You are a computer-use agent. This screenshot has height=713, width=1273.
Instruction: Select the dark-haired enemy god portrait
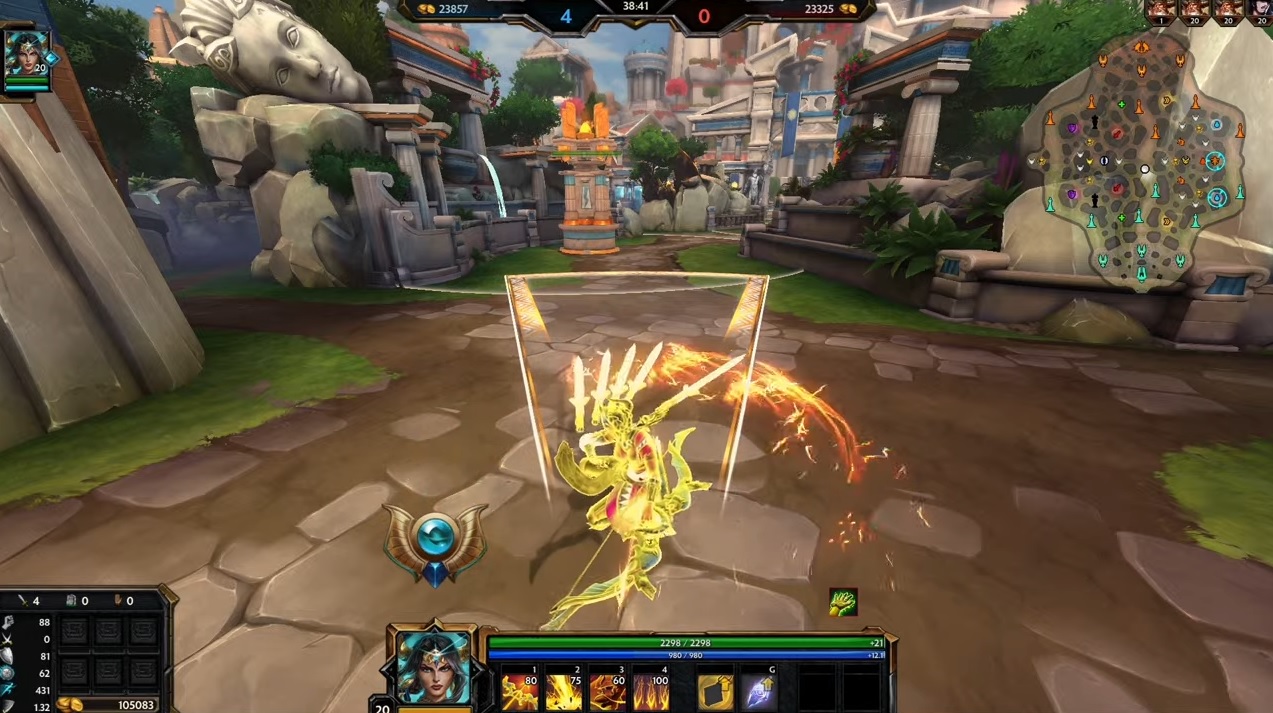[1260, 10]
